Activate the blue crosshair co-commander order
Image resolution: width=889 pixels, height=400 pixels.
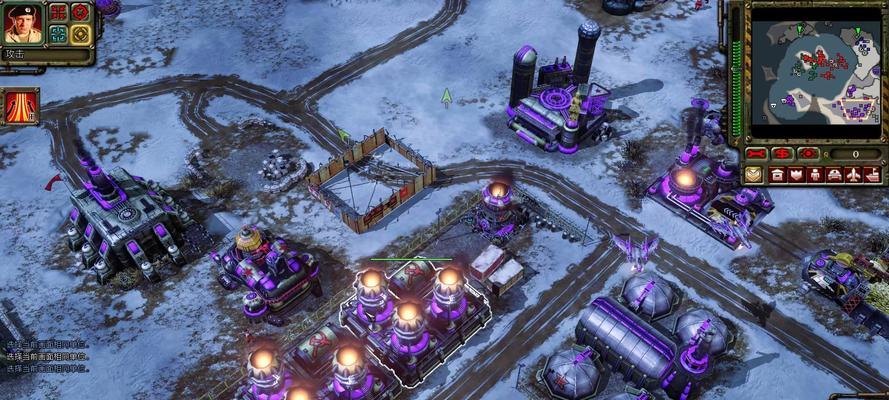(x=59, y=33)
